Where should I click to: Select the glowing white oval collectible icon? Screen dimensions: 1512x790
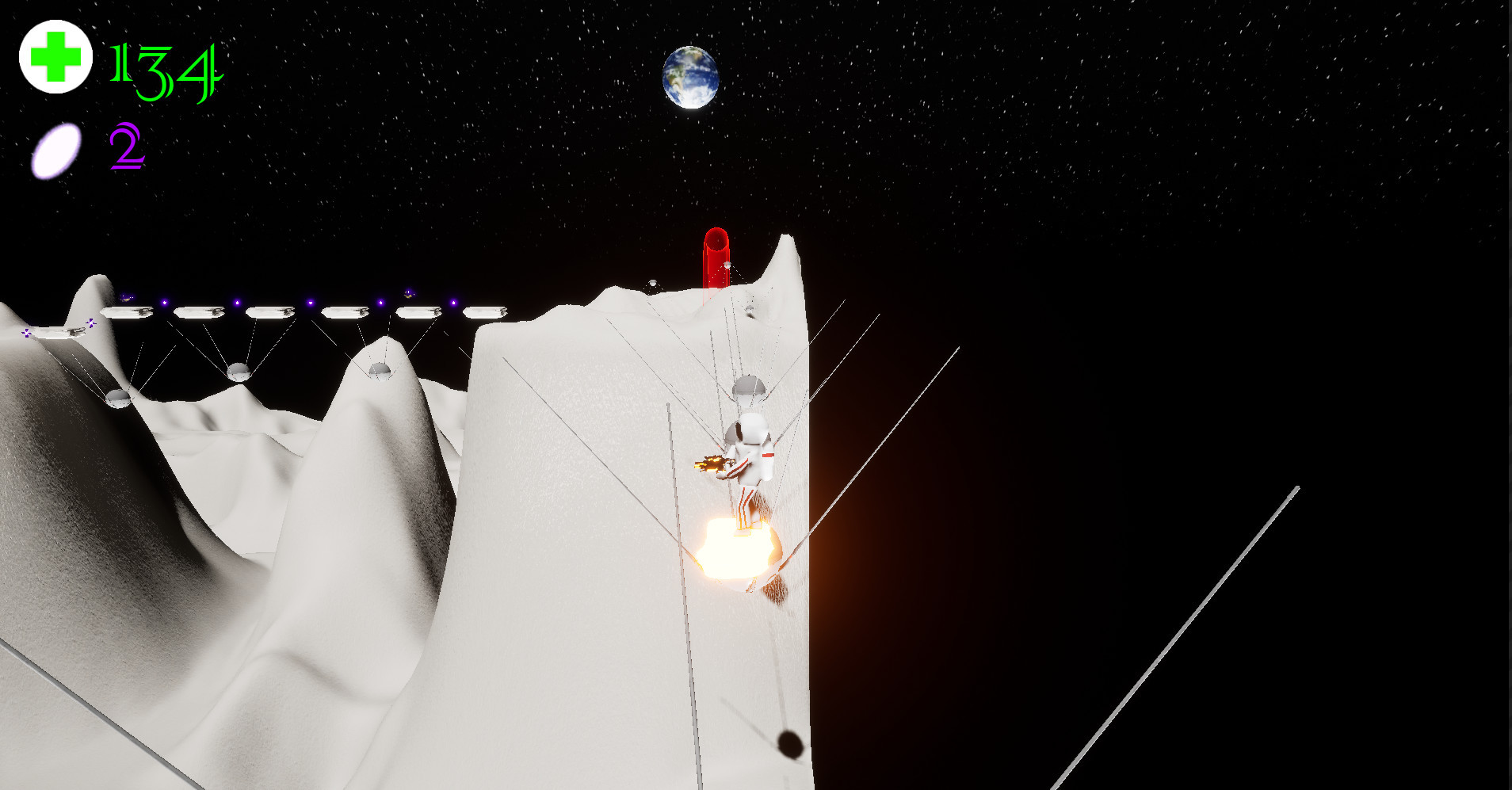(56, 150)
